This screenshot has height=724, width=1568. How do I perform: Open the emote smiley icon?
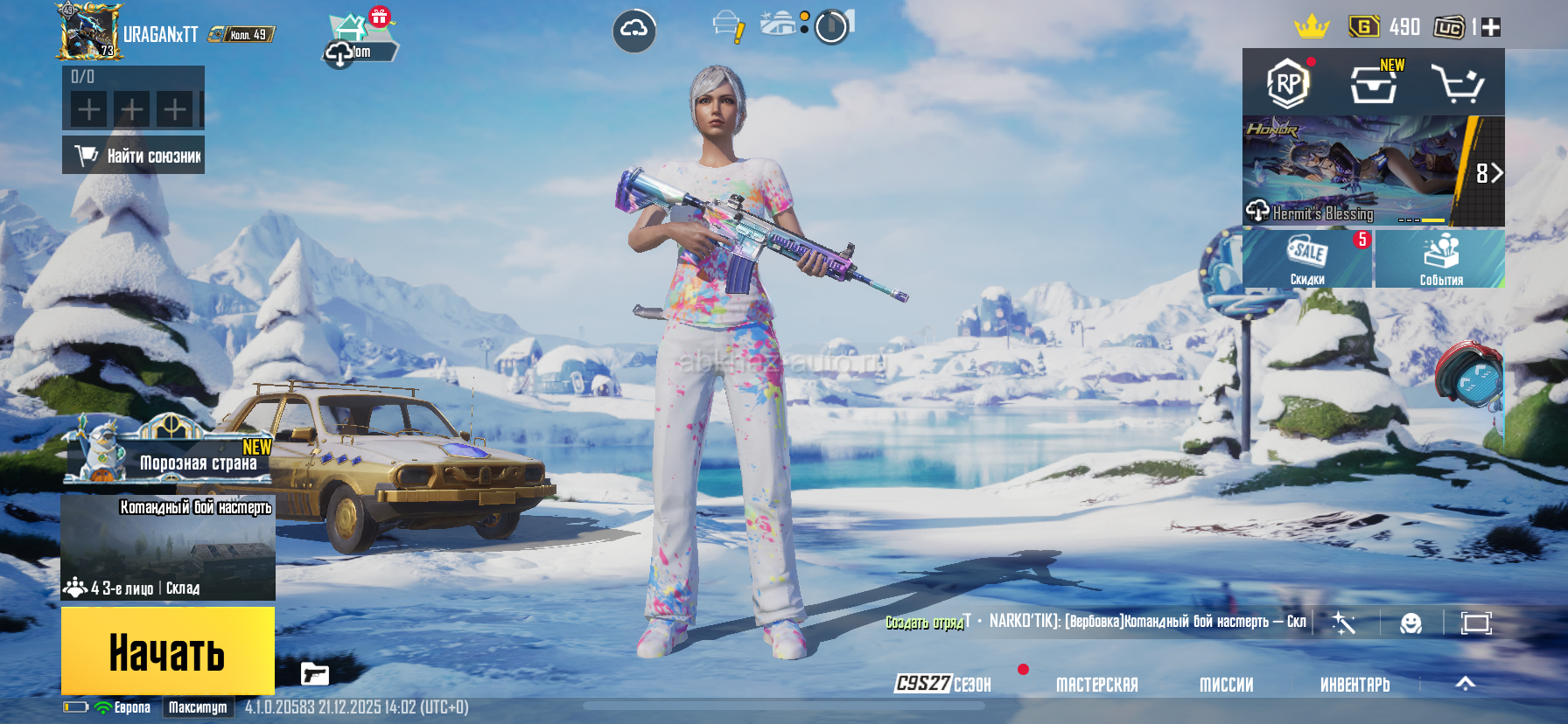[1410, 623]
